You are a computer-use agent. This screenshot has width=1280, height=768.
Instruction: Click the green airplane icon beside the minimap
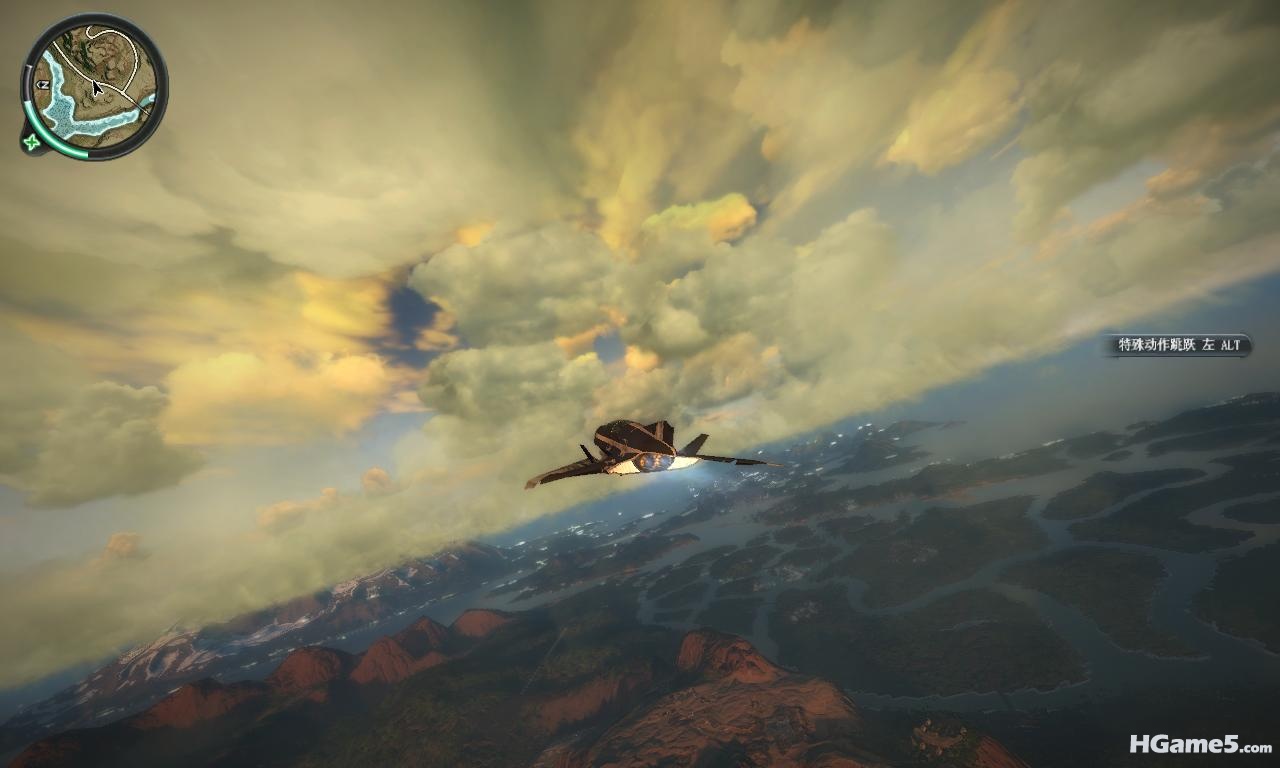[32, 142]
